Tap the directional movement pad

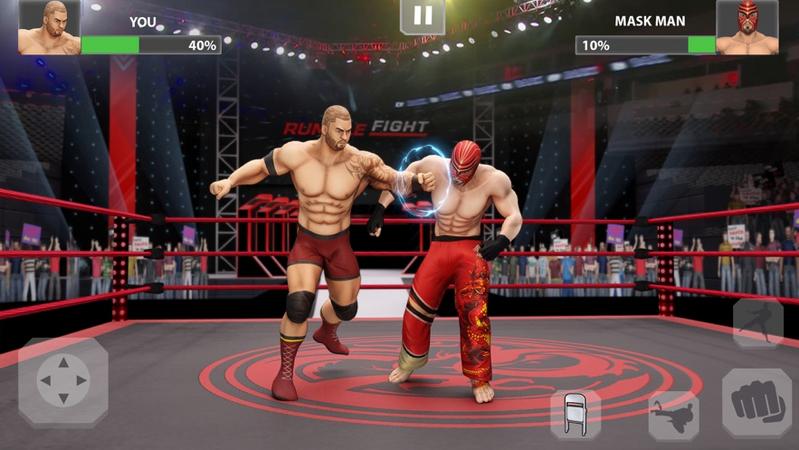pos(63,382)
